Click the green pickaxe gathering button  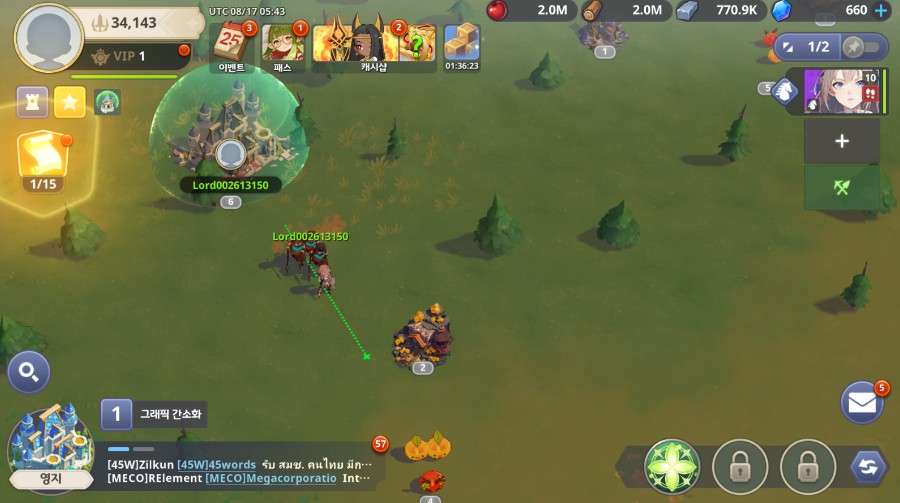(841, 187)
